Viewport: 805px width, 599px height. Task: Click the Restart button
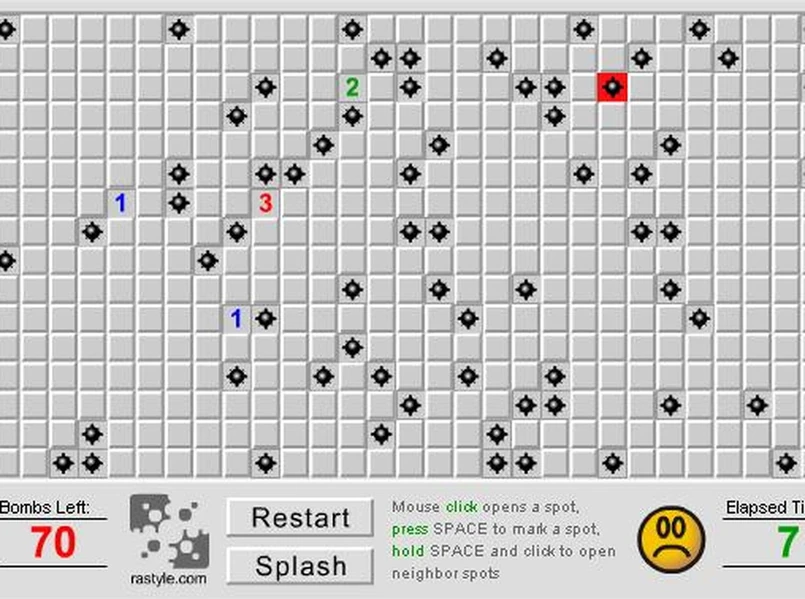[300, 518]
